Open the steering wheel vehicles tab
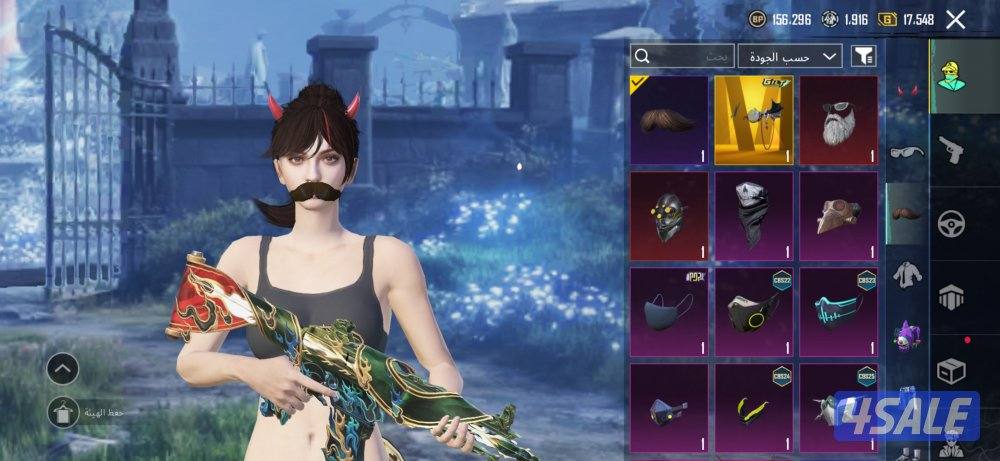The height and width of the screenshot is (461, 1000). (x=951, y=223)
